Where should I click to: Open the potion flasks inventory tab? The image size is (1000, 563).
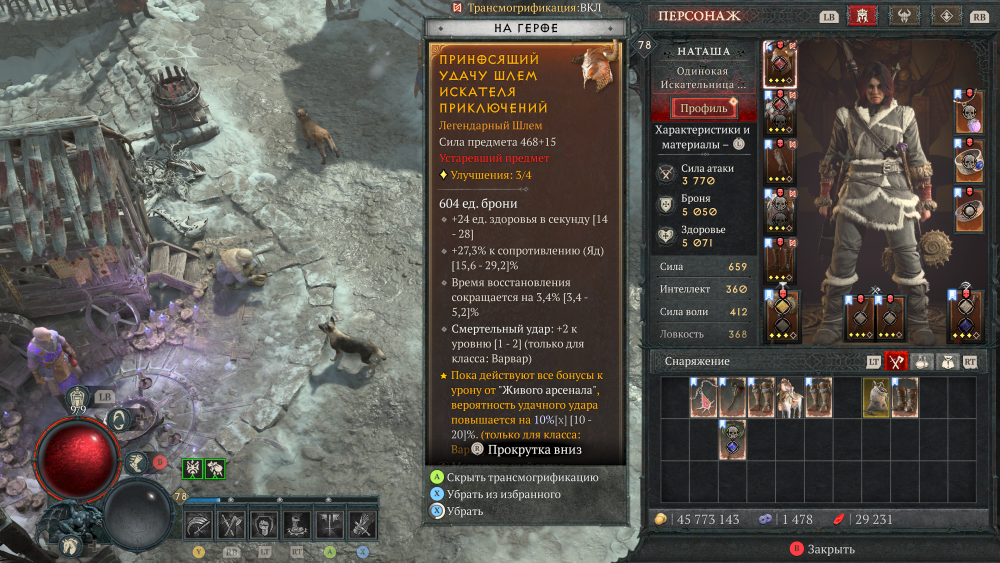[x=920, y=362]
